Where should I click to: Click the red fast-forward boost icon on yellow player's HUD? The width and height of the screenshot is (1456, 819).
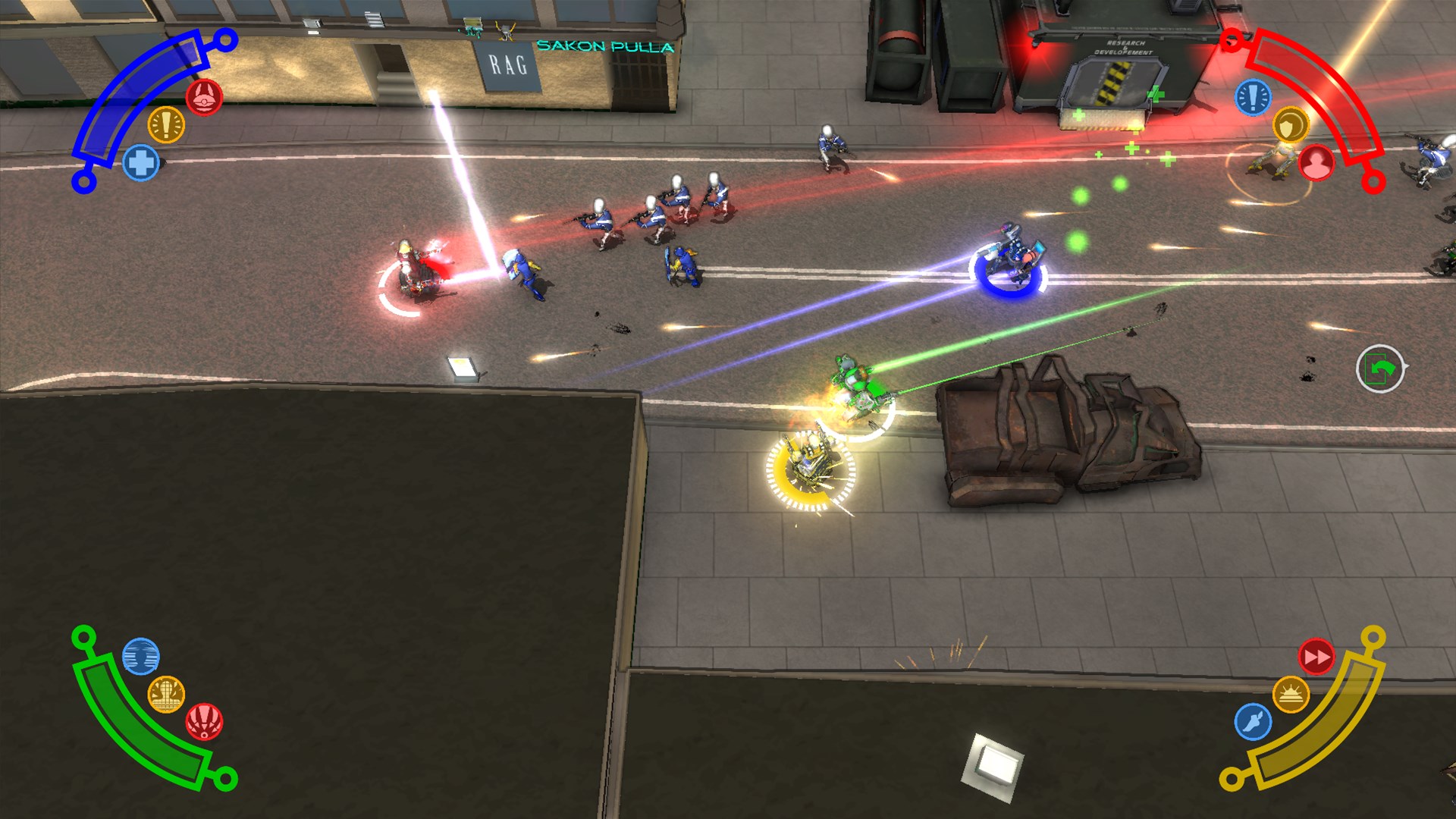click(x=1317, y=658)
